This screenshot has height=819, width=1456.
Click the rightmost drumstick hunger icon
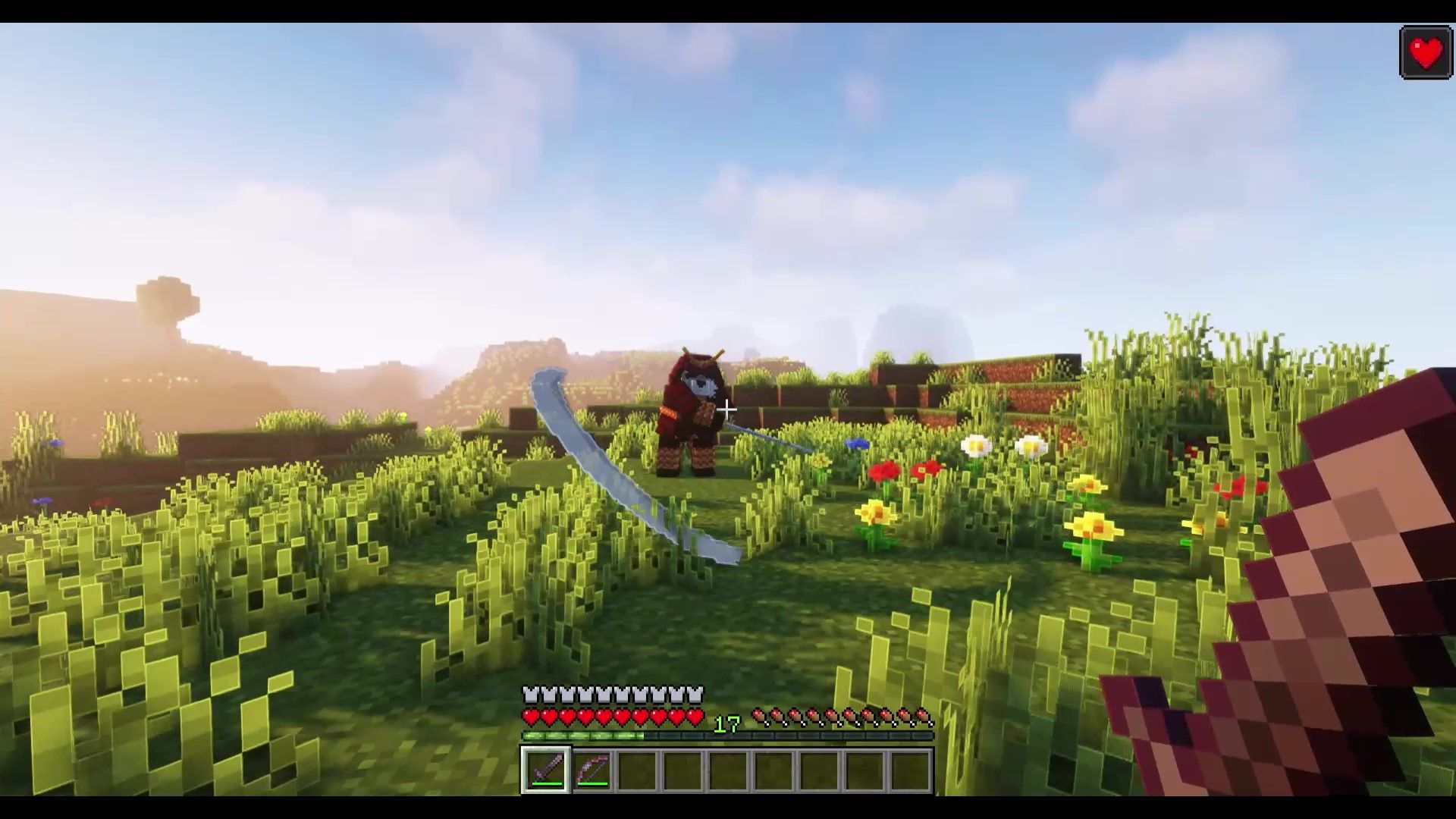[924, 717]
